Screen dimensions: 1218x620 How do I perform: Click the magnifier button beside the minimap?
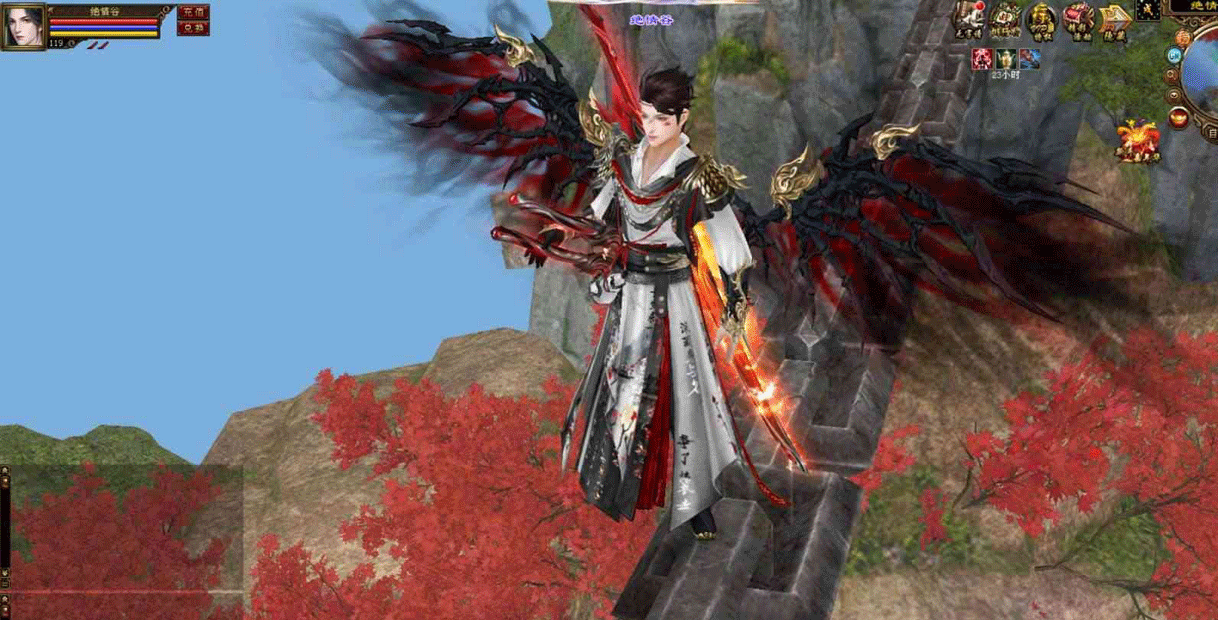(1173, 76)
